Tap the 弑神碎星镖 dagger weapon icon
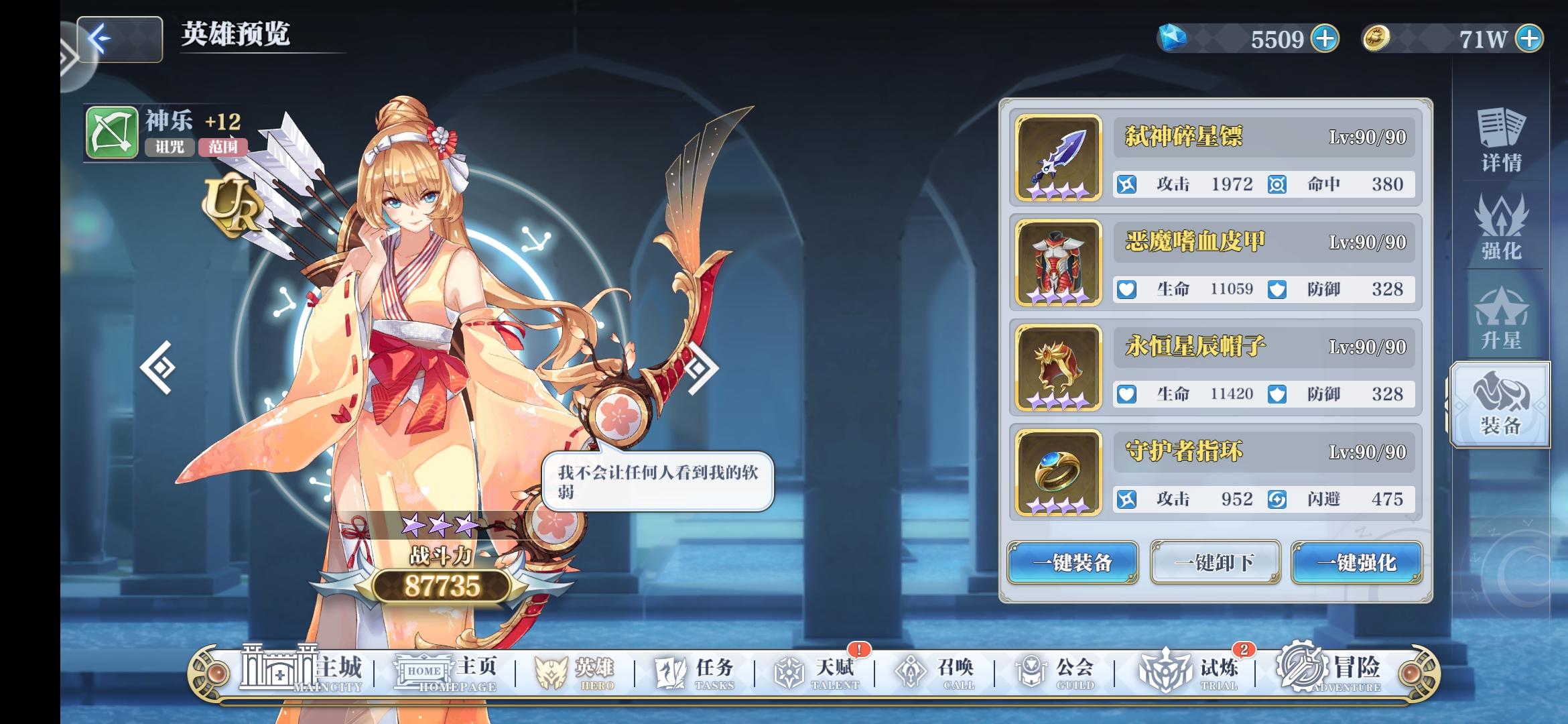1568x724 pixels. click(1056, 158)
